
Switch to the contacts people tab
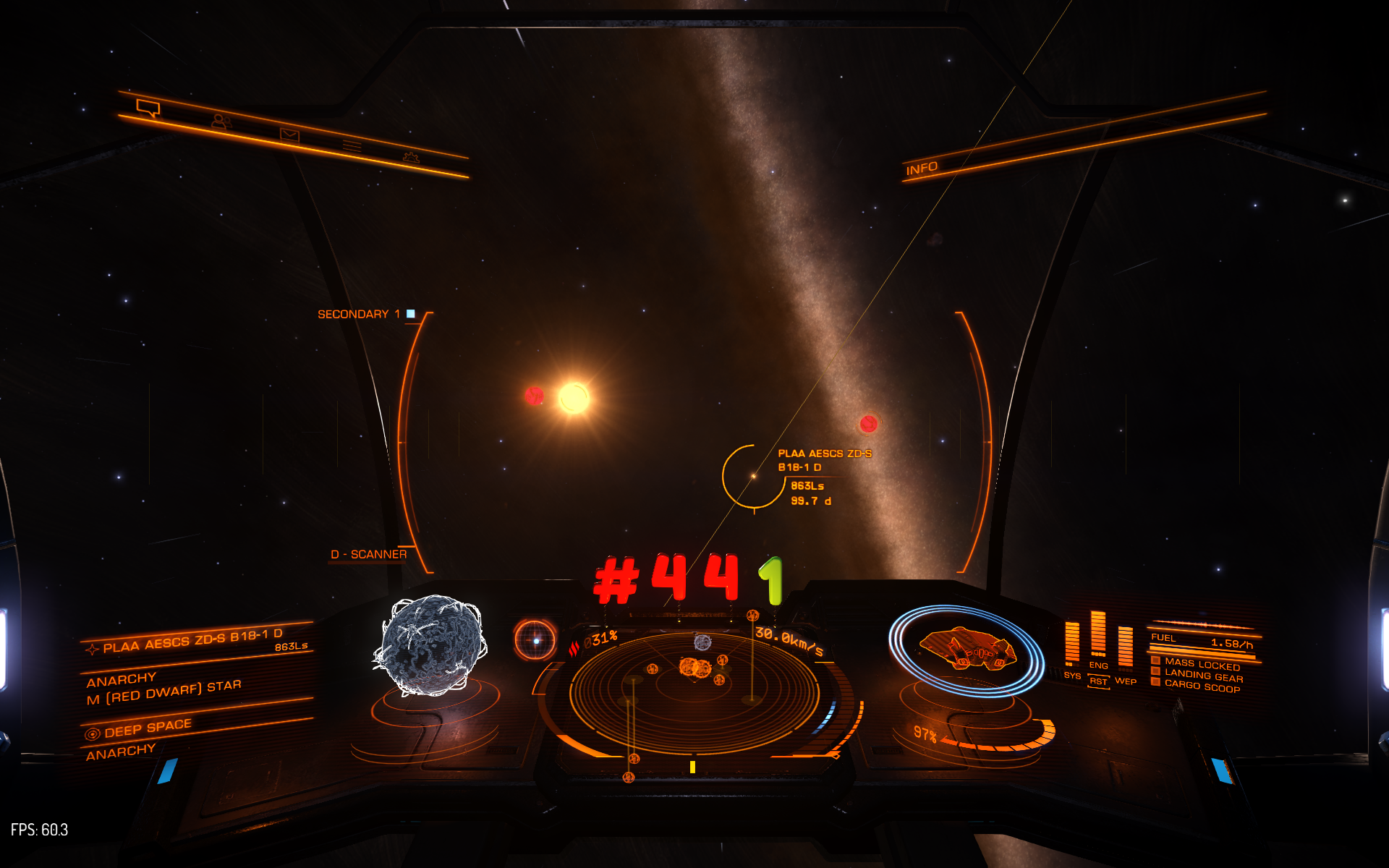pos(221,122)
